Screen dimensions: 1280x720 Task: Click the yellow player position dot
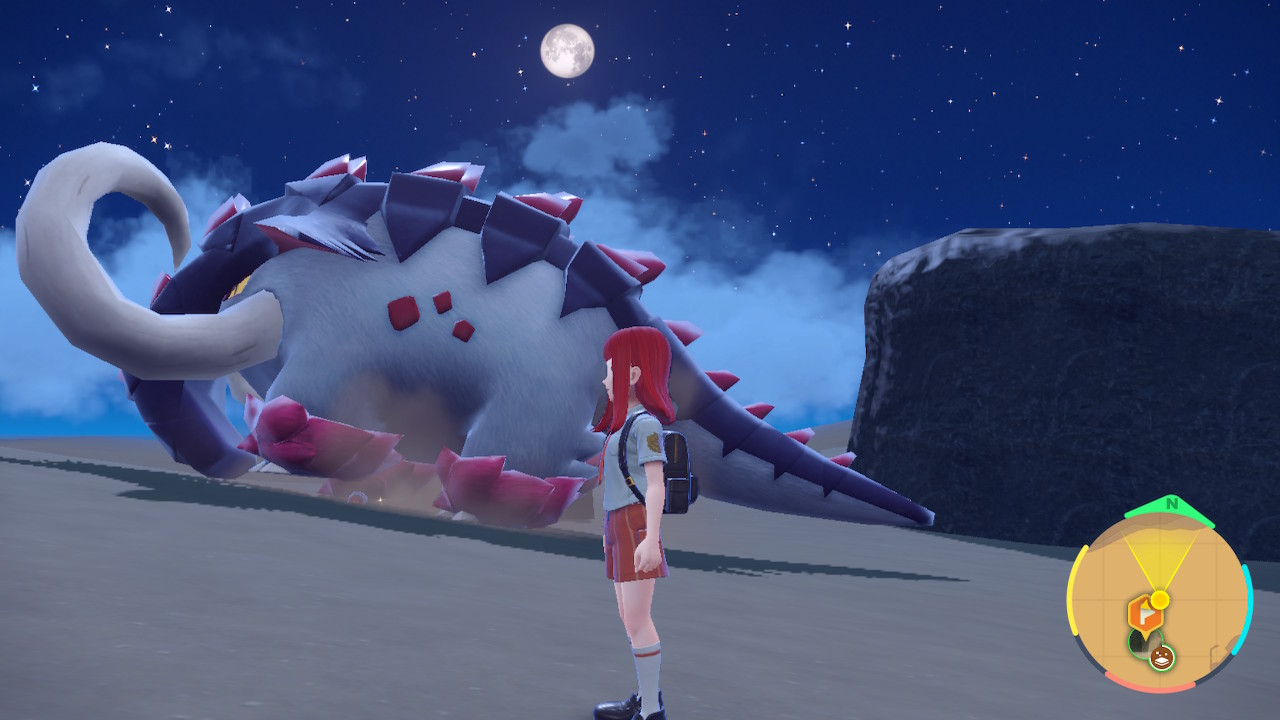(x=1160, y=599)
